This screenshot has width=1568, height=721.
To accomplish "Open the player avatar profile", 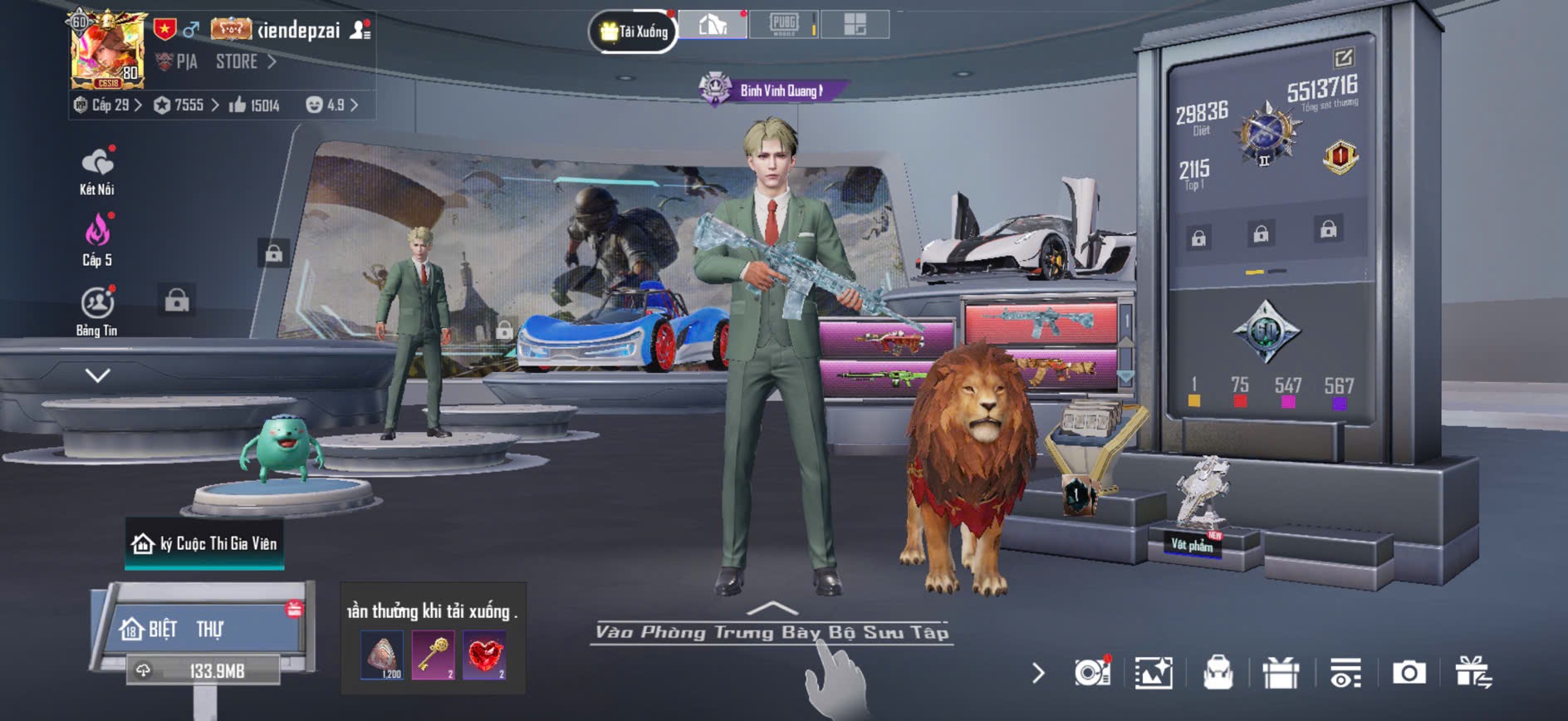I will click(107, 51).
